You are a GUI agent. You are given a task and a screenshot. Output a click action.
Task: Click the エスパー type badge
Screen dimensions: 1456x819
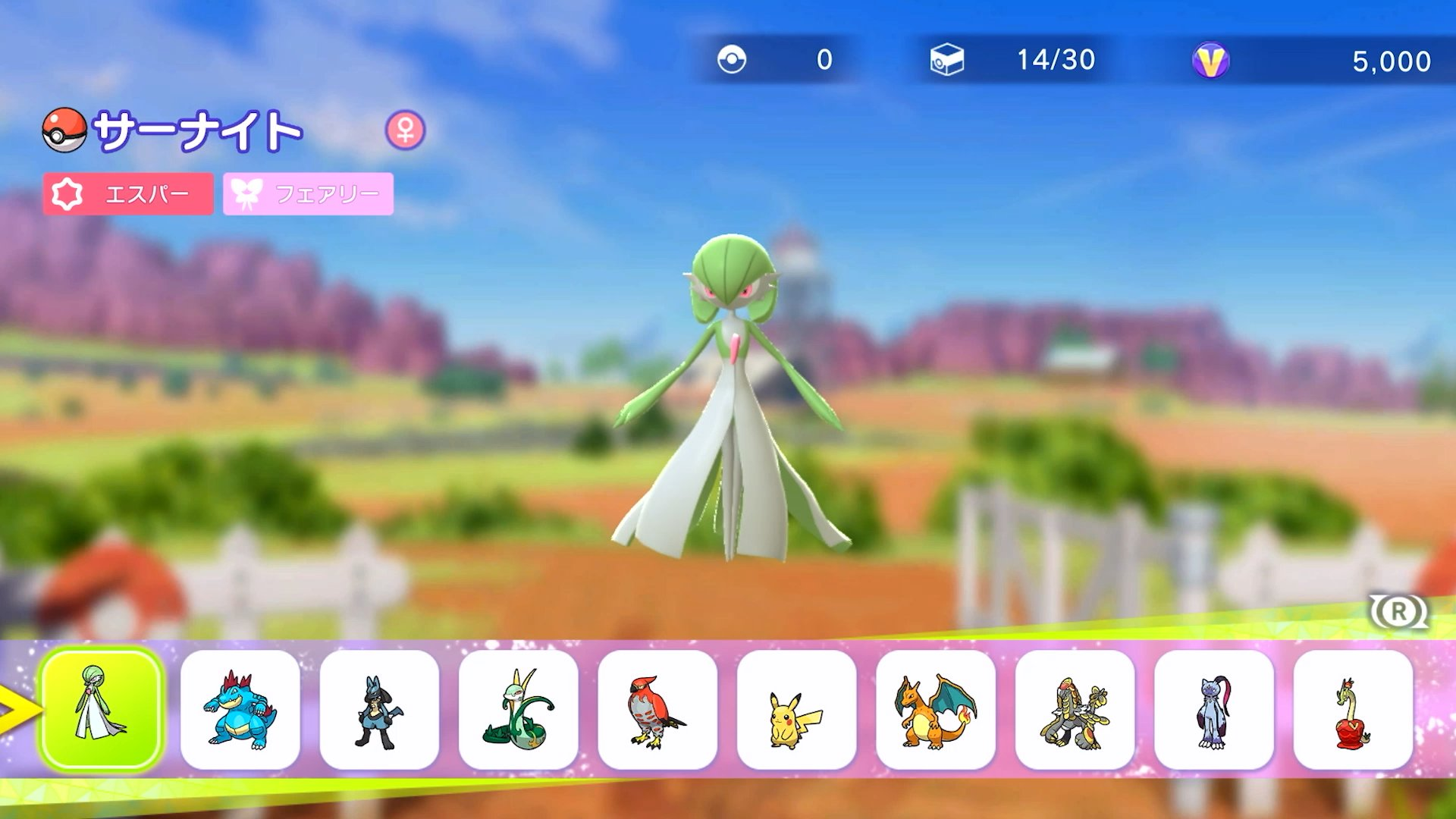(x=129, y=195)
